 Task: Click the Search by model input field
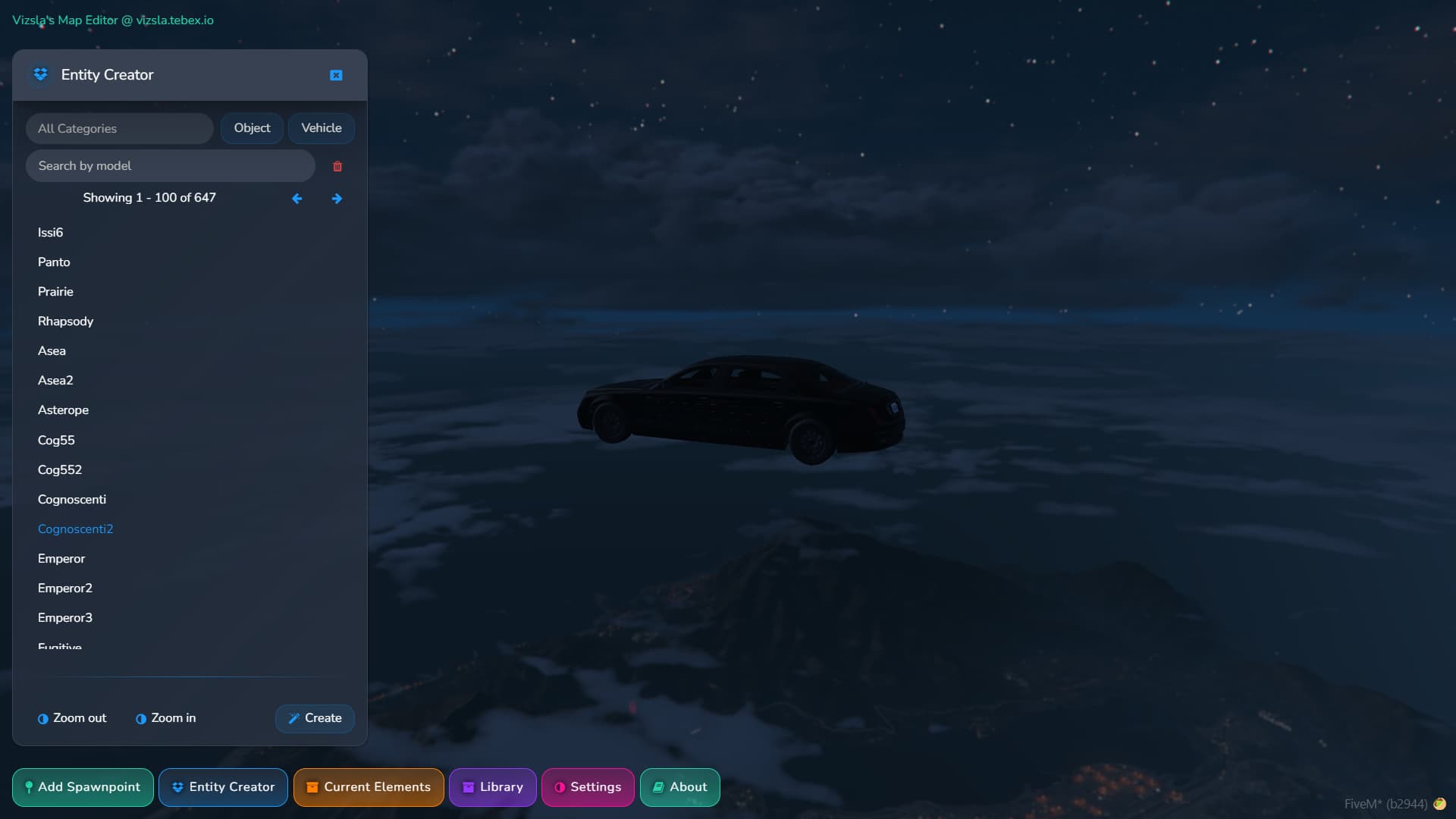click(170, 165)
